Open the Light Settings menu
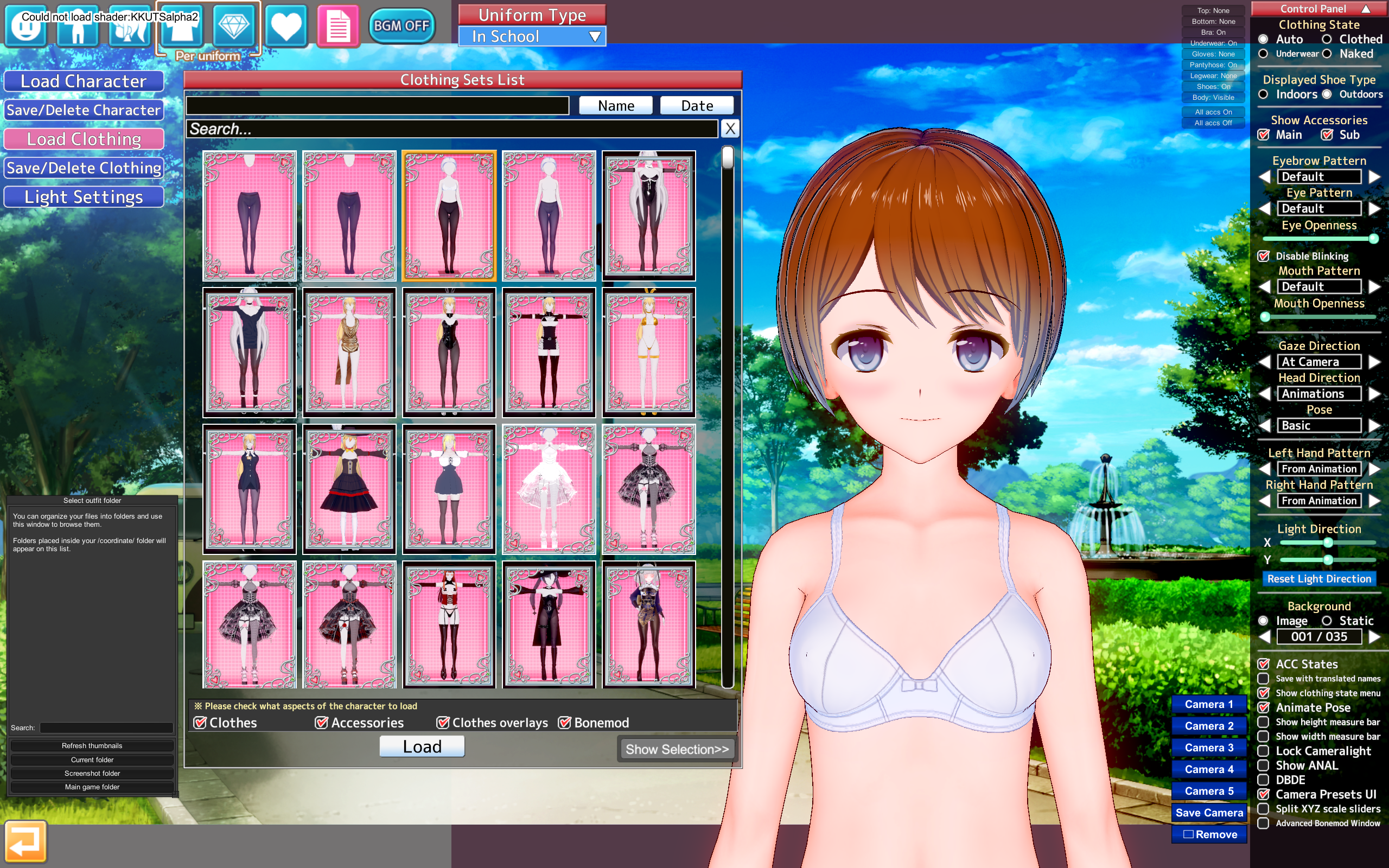The height and width of the screenshot is (868, 1389). [84, 197]
